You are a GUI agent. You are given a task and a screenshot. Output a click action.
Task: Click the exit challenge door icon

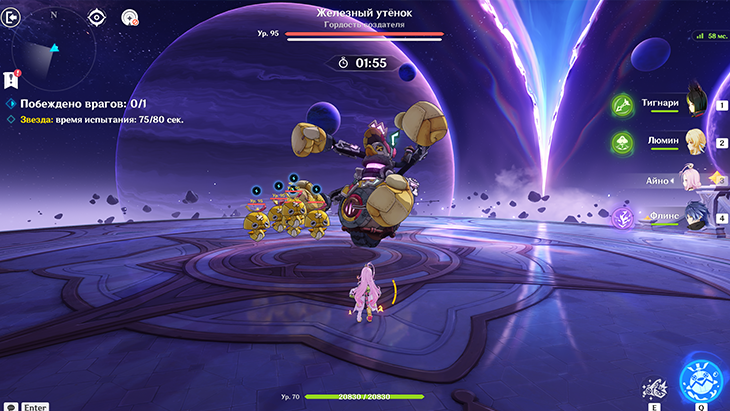point(13,17)
